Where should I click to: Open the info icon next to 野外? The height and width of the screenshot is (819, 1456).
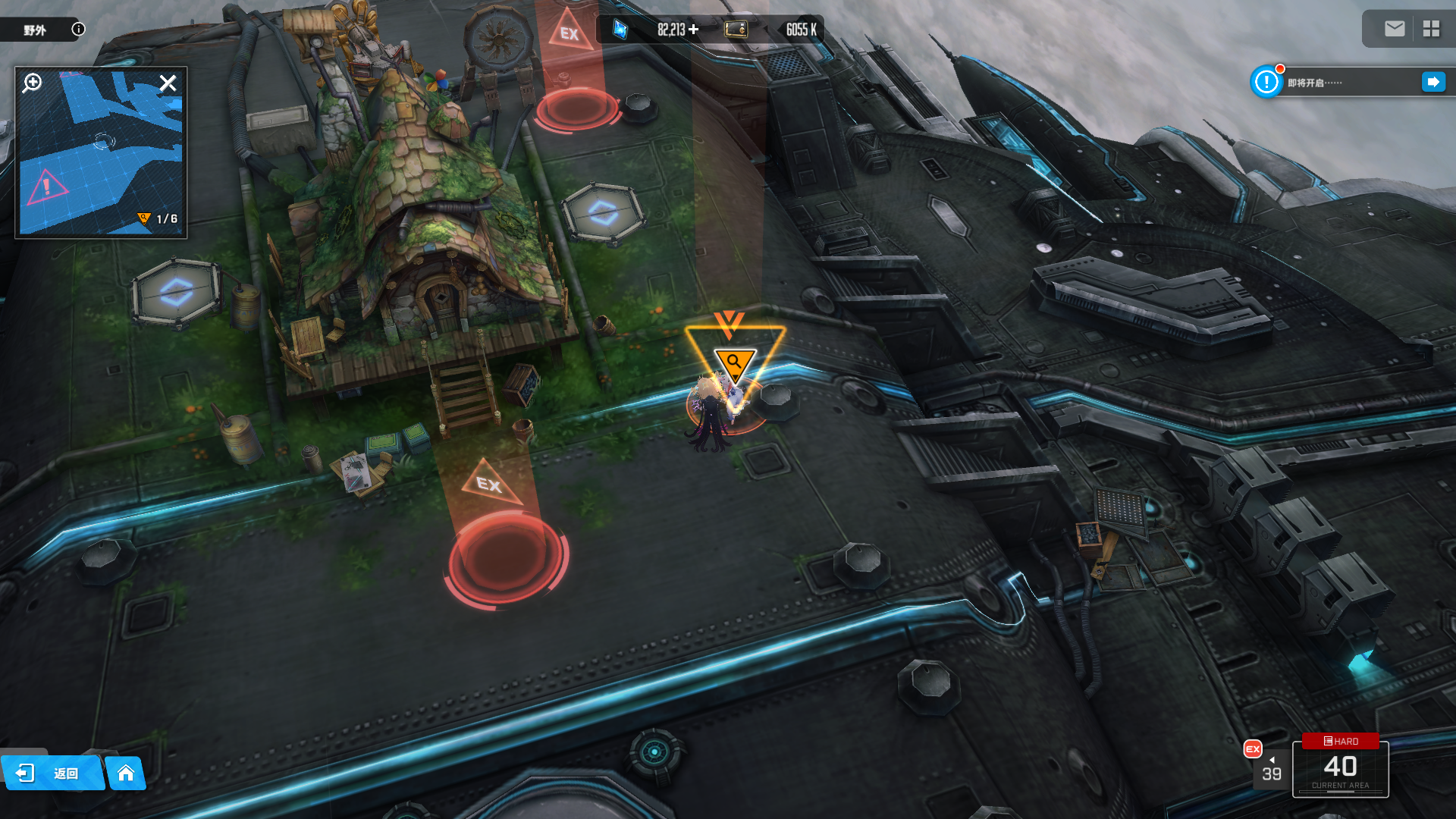click(x=78, y=29)
